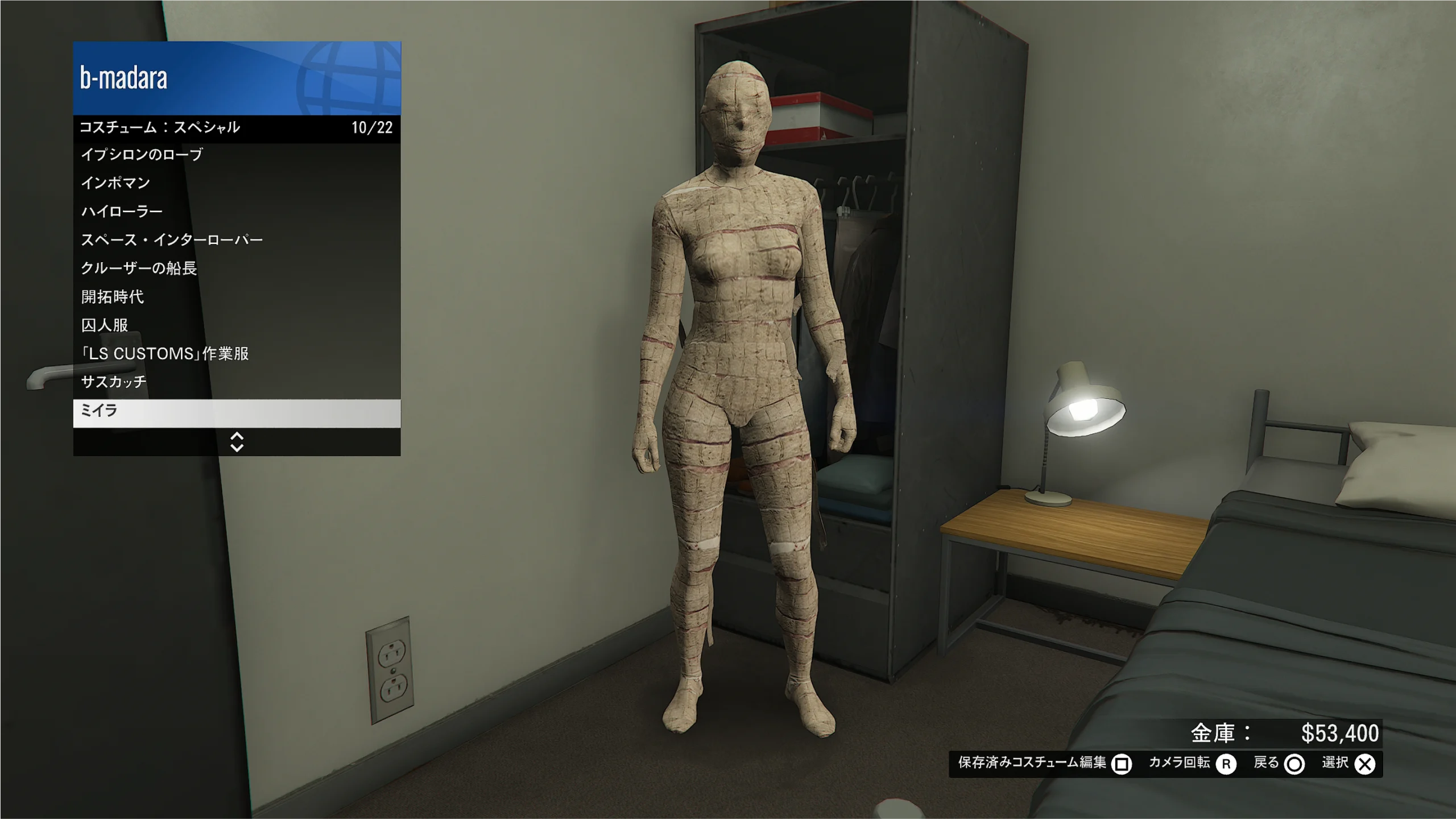The image size is (1456, 819).
Task: Click the up-down scroll arrows below the list
Action: 237,442
